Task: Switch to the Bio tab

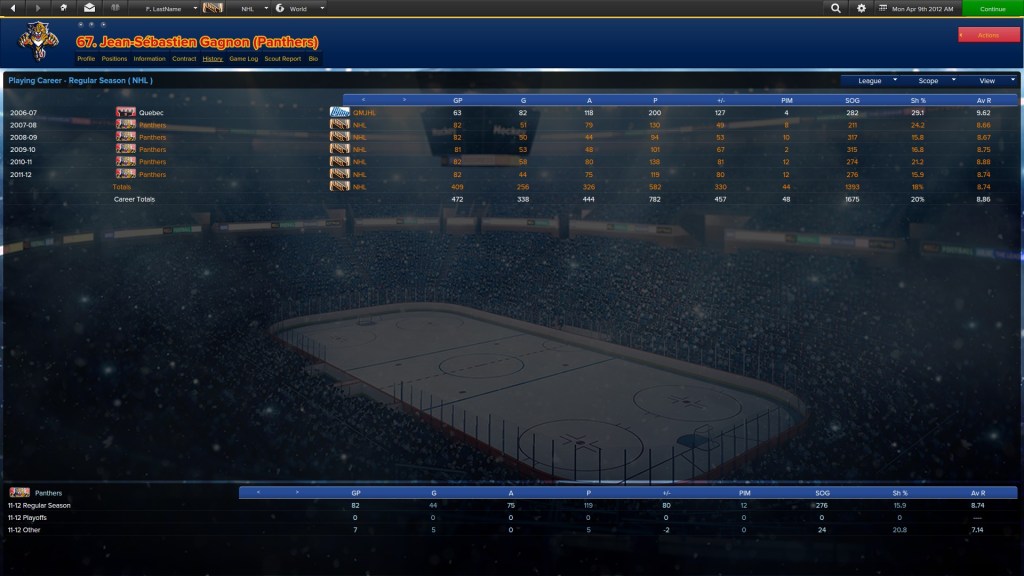Action: pyautogui.click(x=313, y=59)
